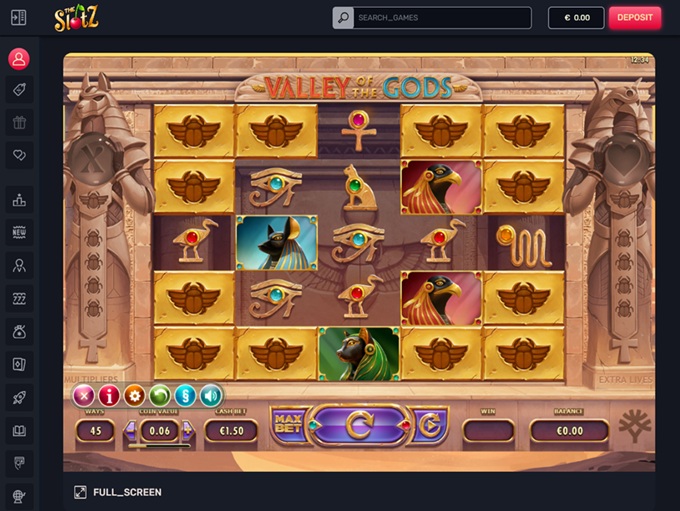This screenshot has height=511, width=680.
Task: Start autoplay with the gold play arrow
Action: (430, 425)
